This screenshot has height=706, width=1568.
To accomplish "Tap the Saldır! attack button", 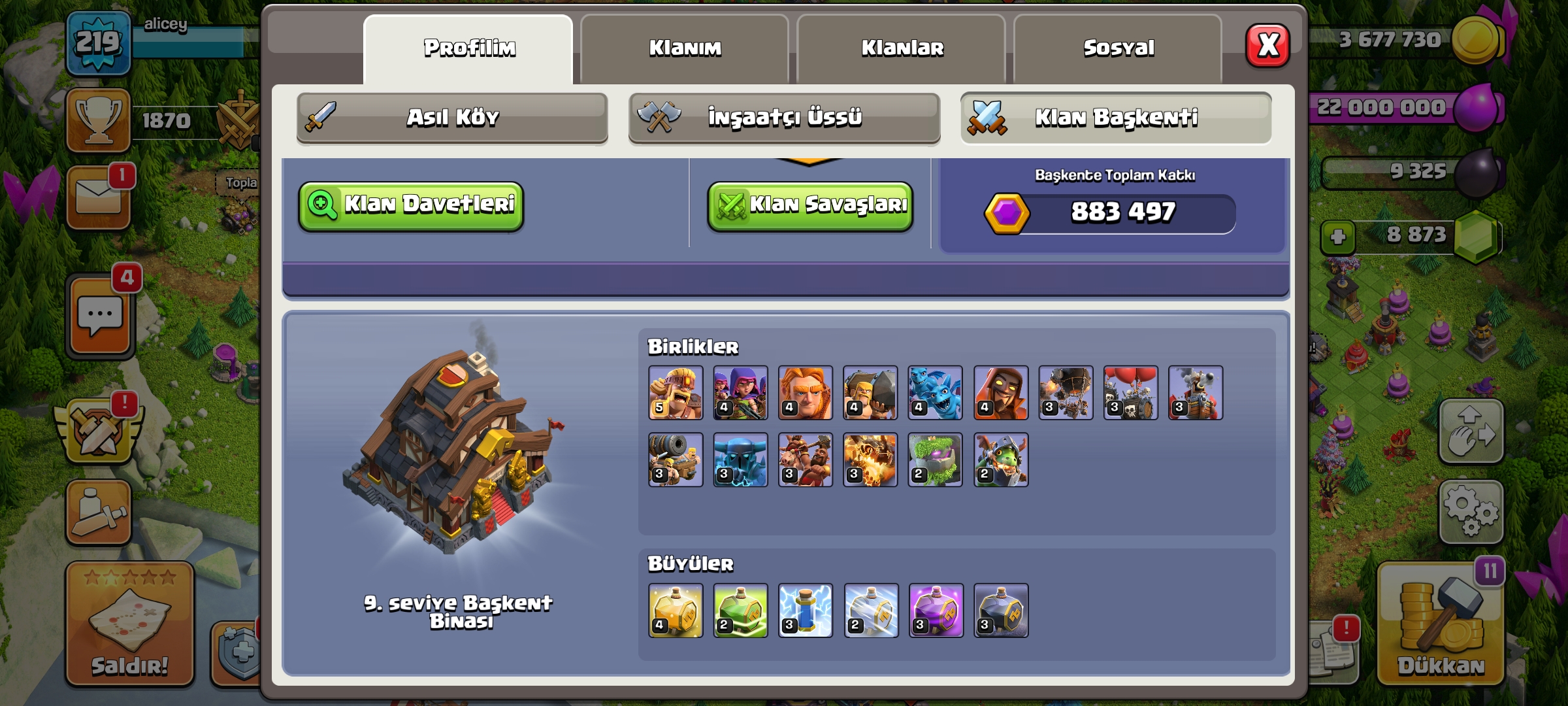I will [x=129, y=624].
